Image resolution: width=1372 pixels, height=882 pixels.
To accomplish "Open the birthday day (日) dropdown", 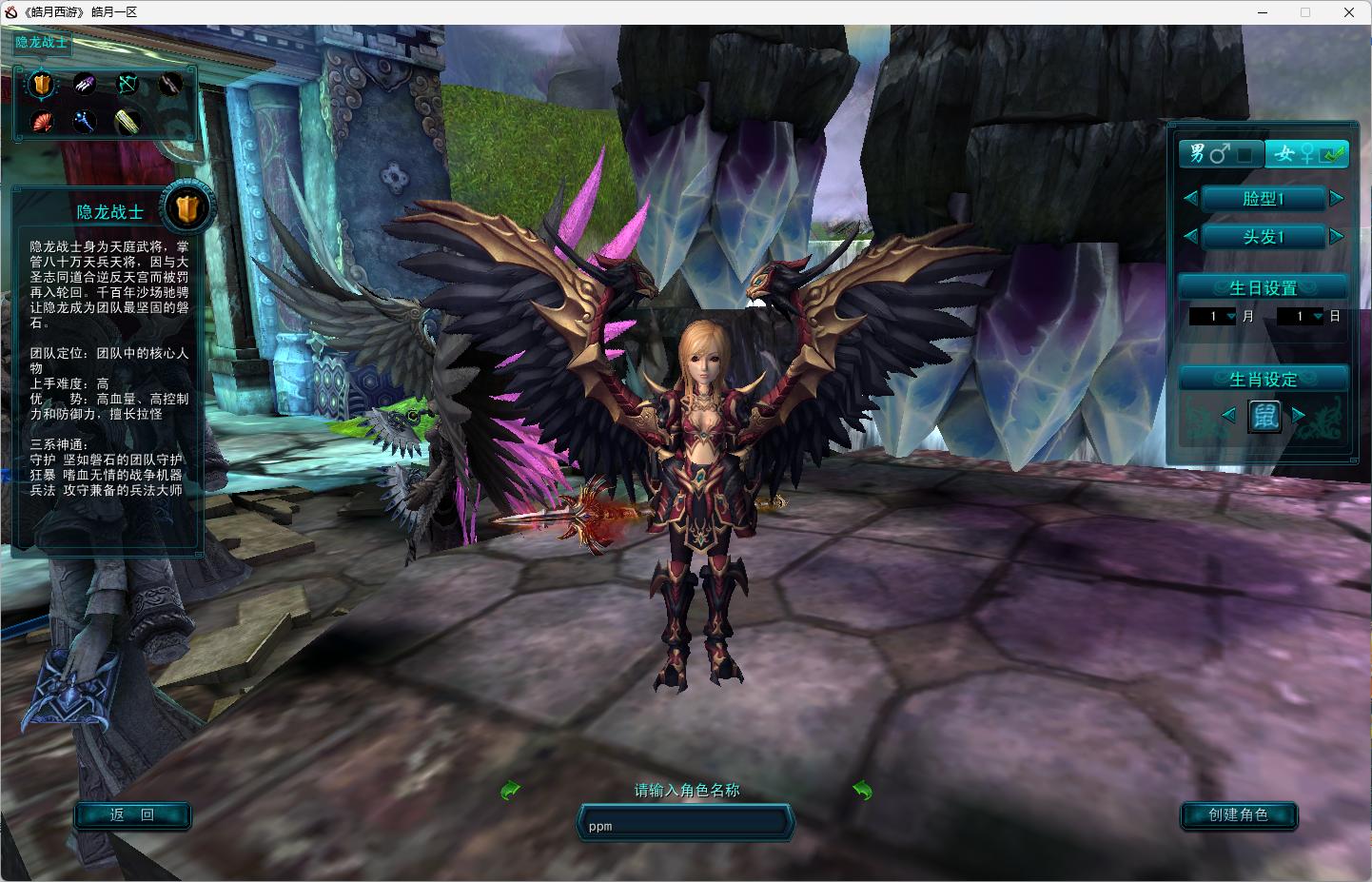I will click(1318, 316).
